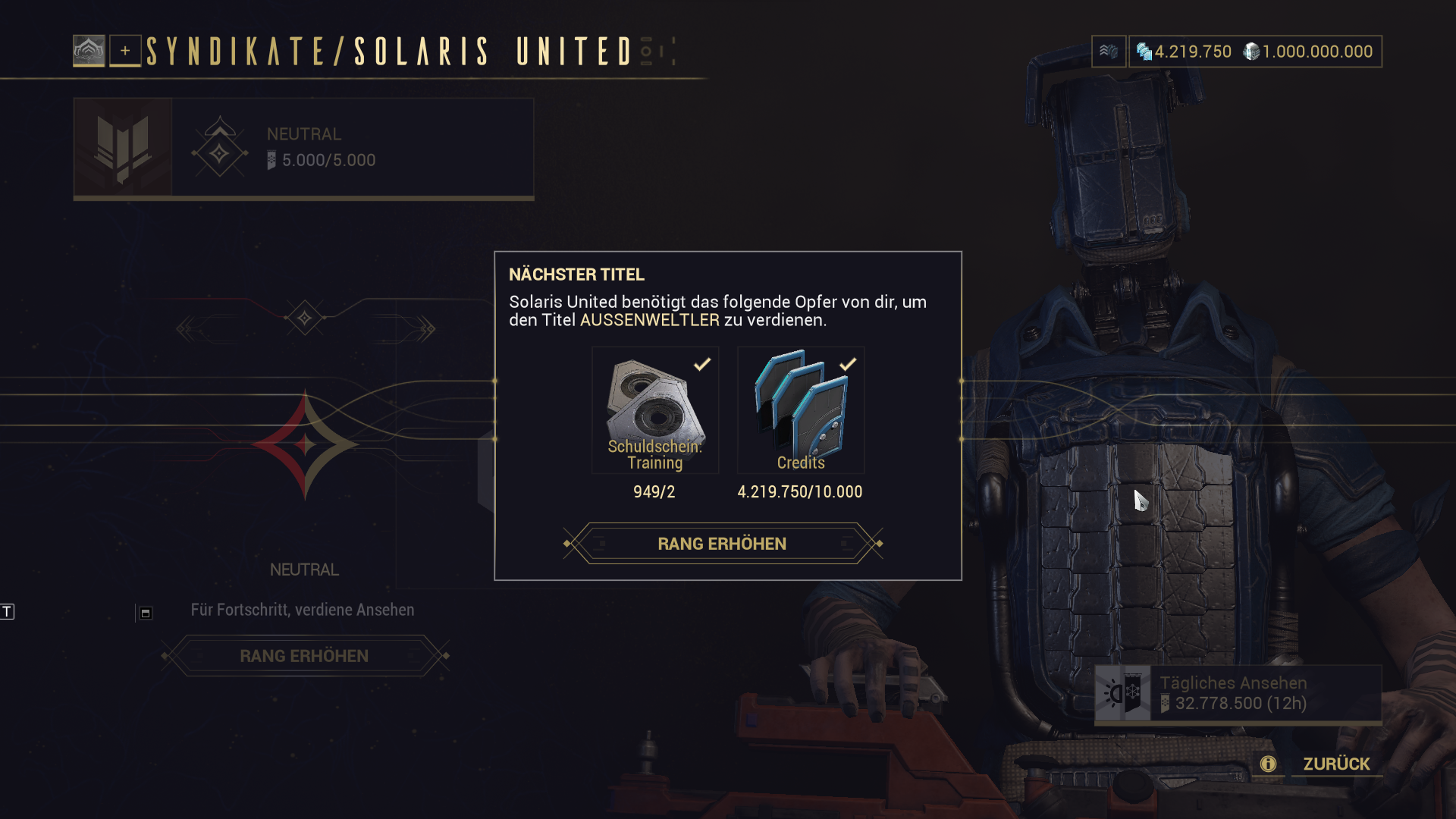The width and height of the screenshot is (1456, 819).
Task: Open the credits and platinum currency display
Action: 1255,52
